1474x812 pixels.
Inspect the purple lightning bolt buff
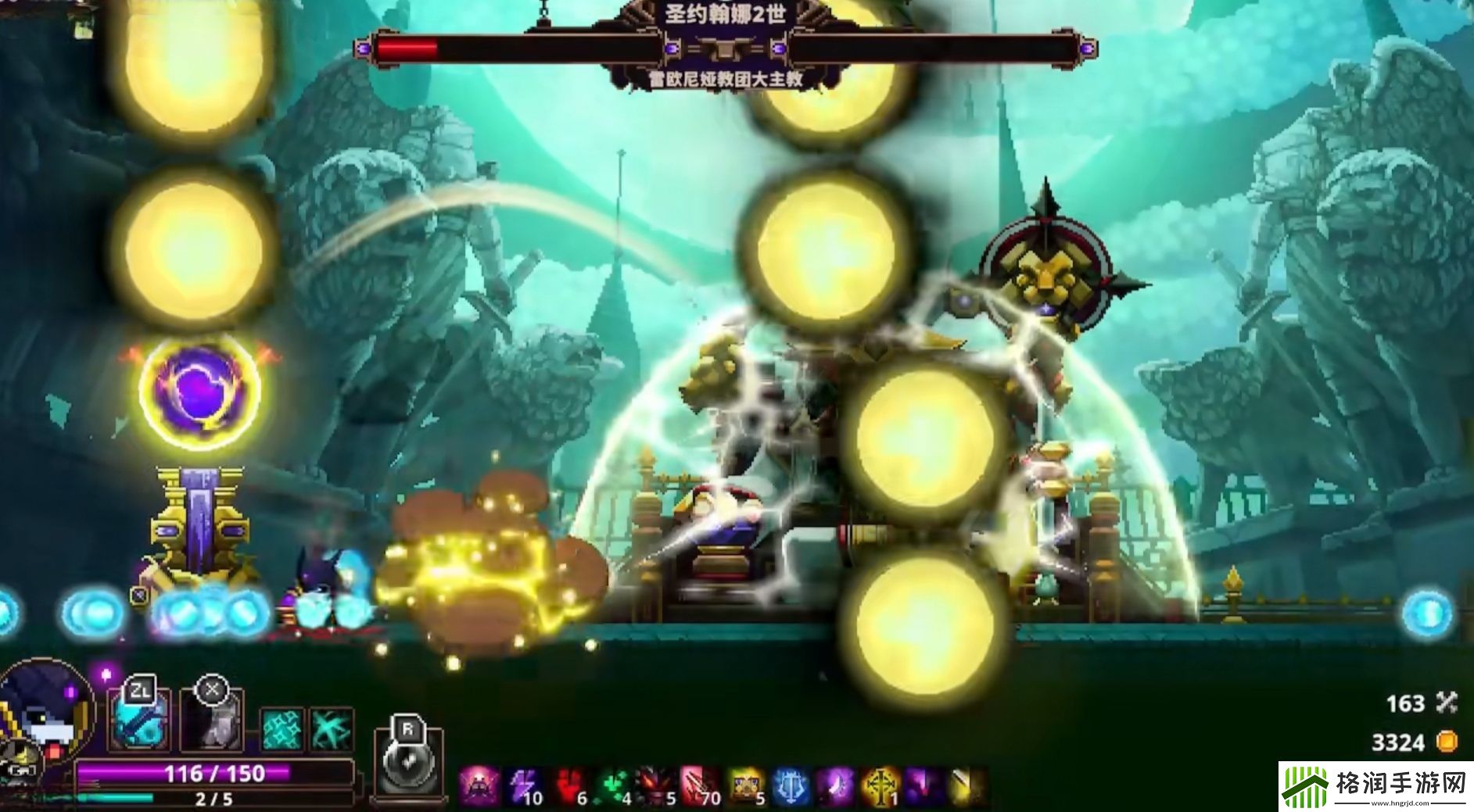(522, 785)
